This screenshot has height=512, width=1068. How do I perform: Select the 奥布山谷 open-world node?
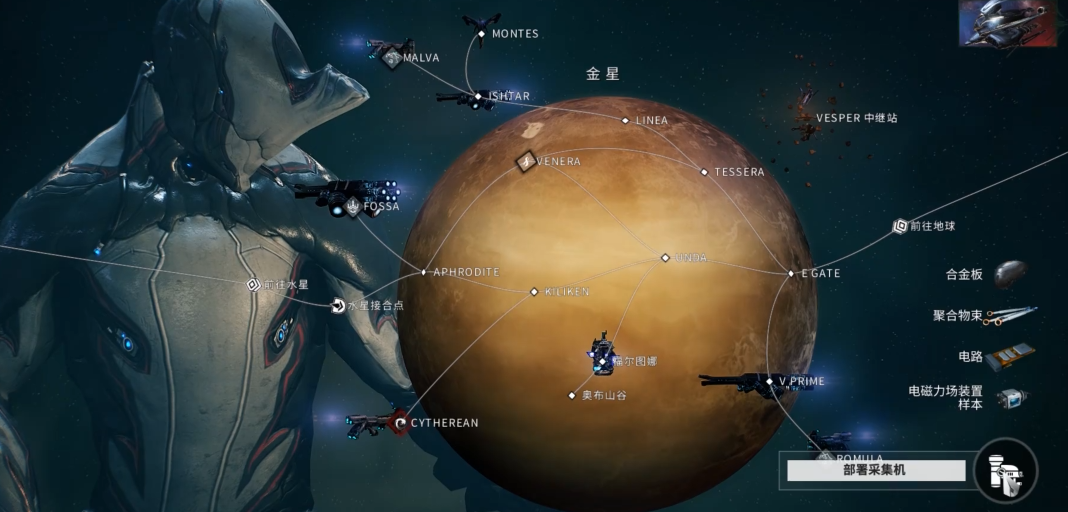[573, 395]
